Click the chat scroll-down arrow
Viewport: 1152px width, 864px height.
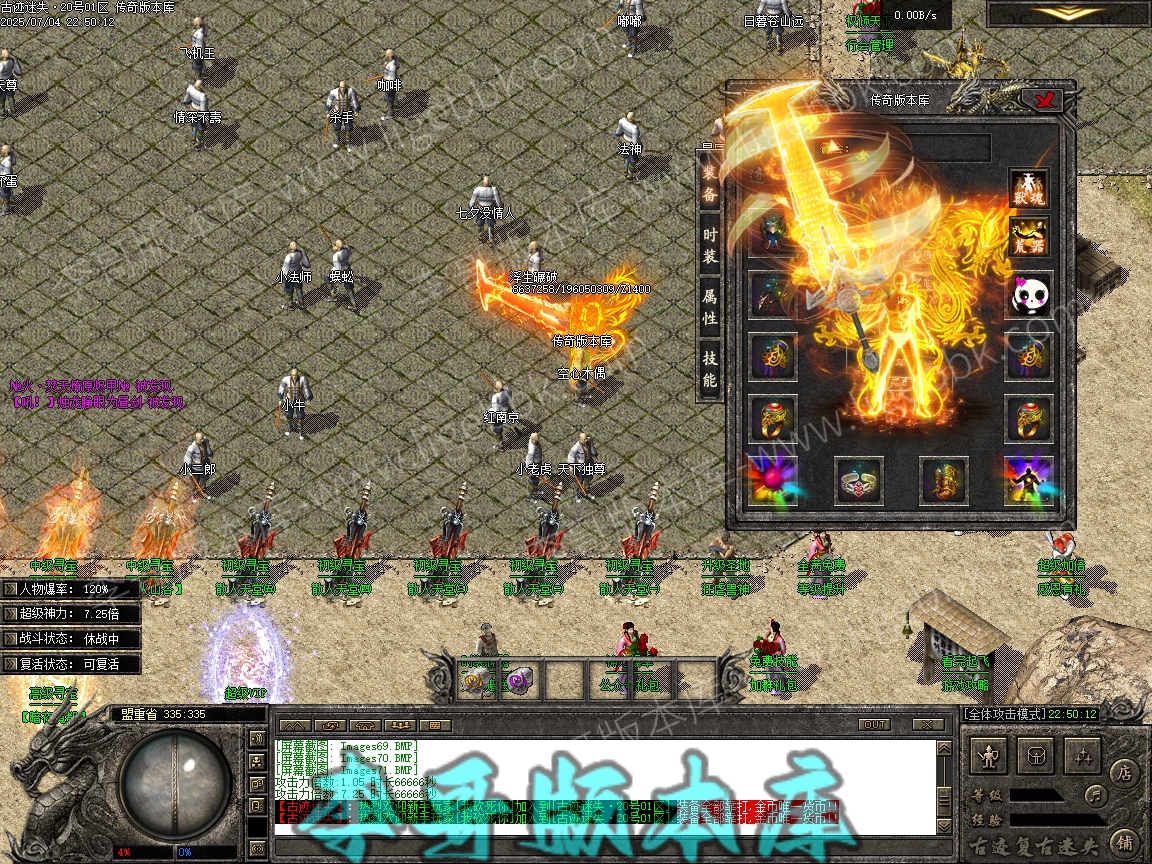coord(943,828)
